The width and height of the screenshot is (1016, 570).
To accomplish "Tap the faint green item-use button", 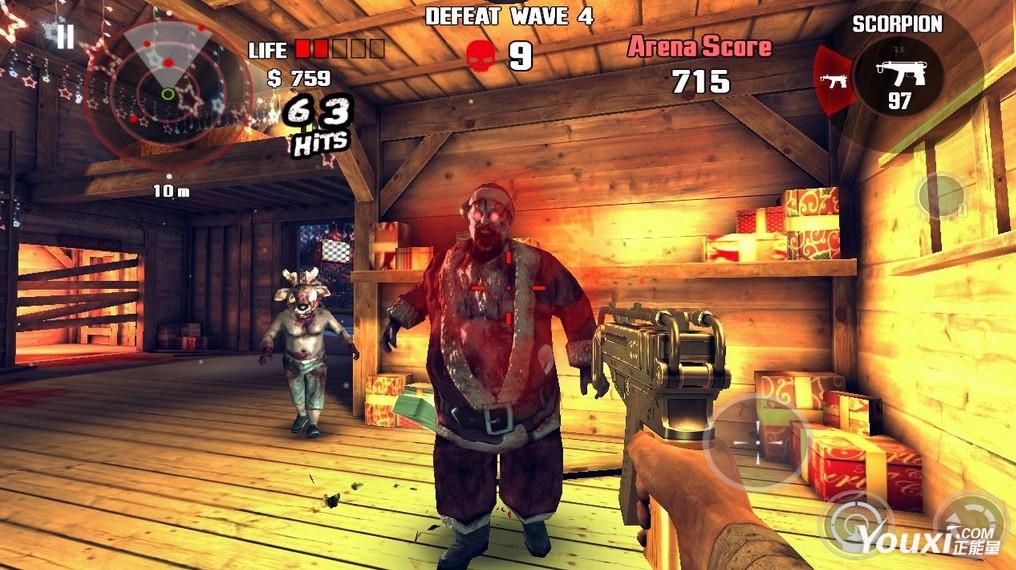I will click(940, 196).
